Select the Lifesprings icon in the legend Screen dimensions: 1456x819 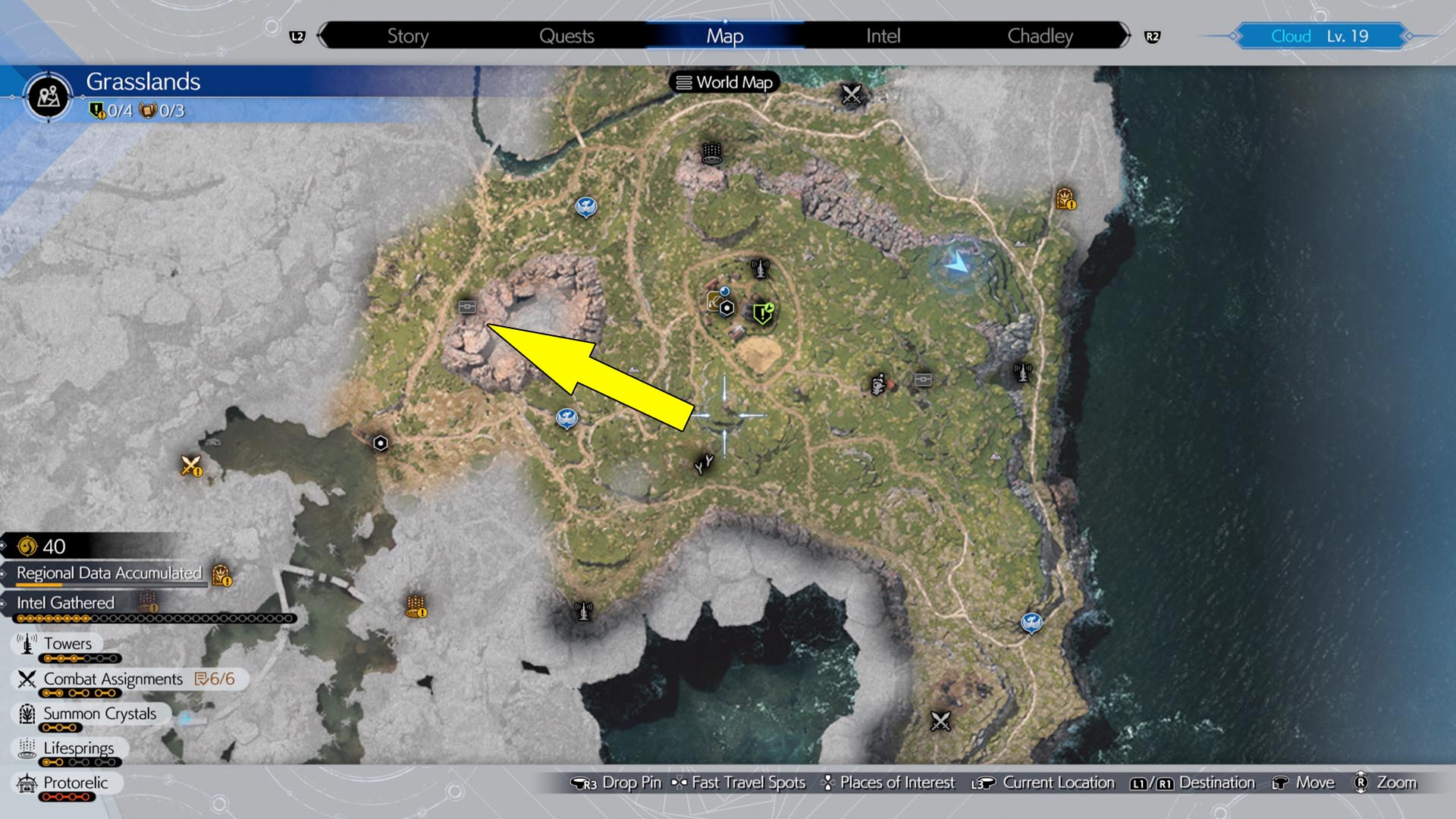click(x=25, y=748)
